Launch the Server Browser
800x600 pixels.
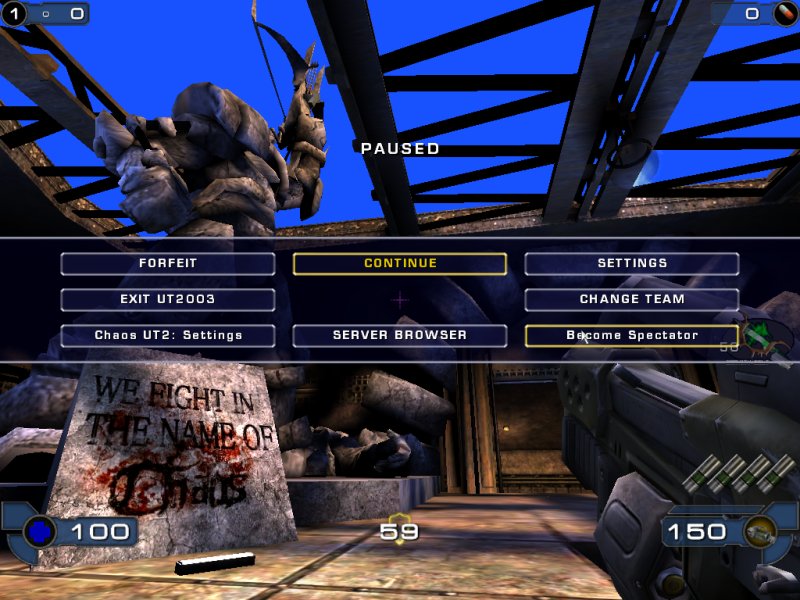click(400, 336)
